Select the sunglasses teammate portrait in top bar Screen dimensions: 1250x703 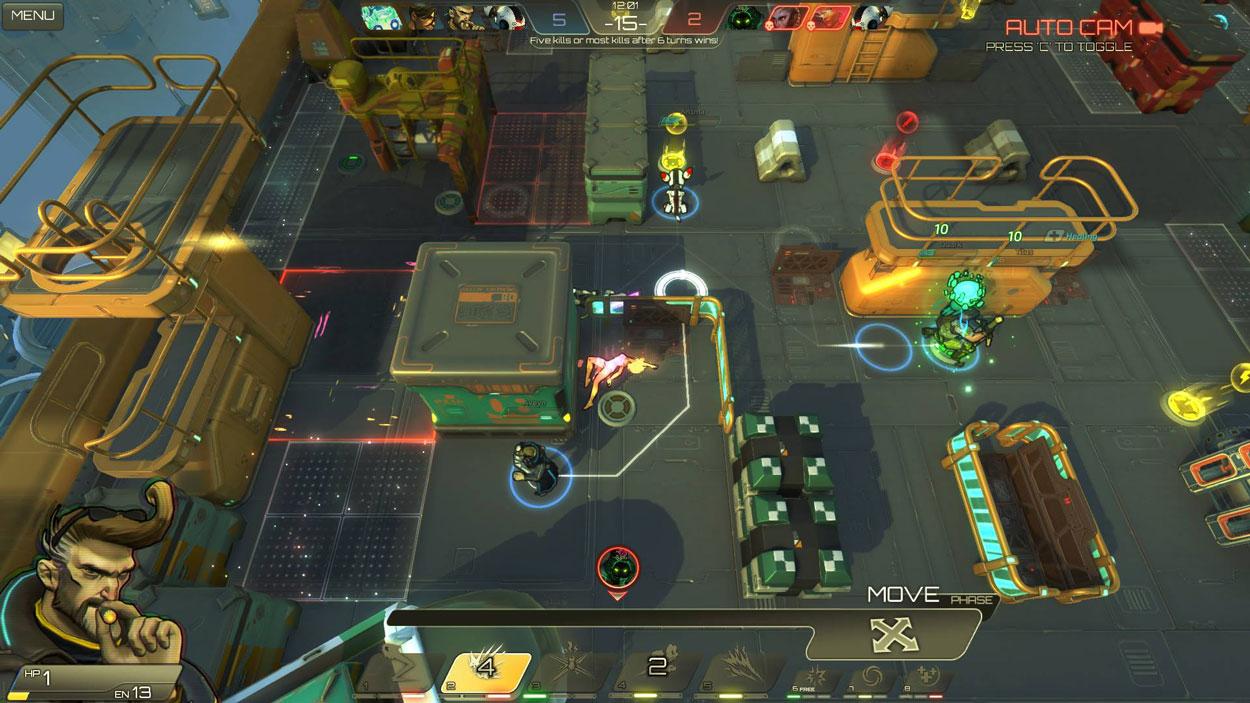click(x=423, y=17)
